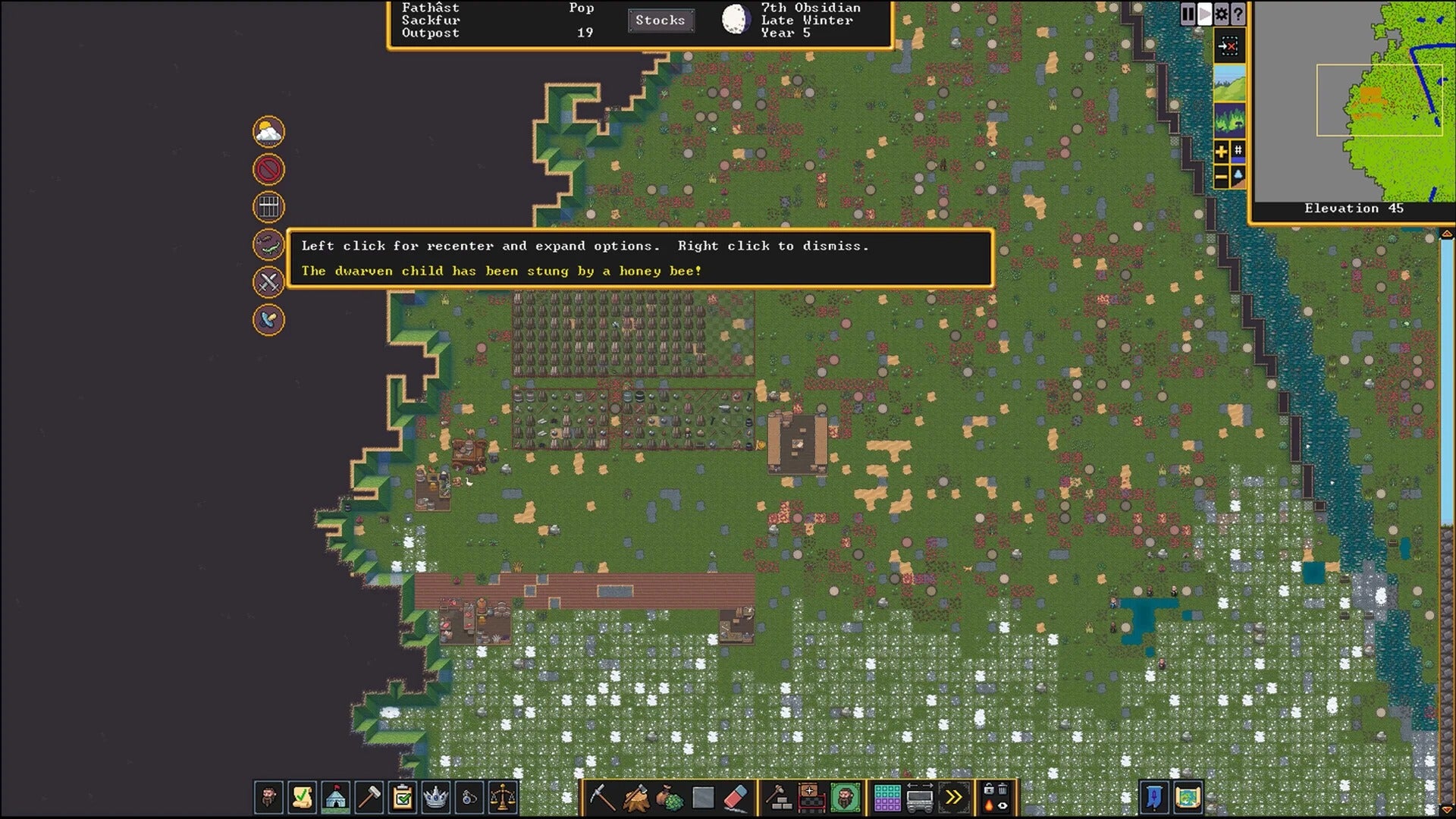Open the settings gear menu
This screenshot has height=819, width=1456.
(x=1221, y=13)
